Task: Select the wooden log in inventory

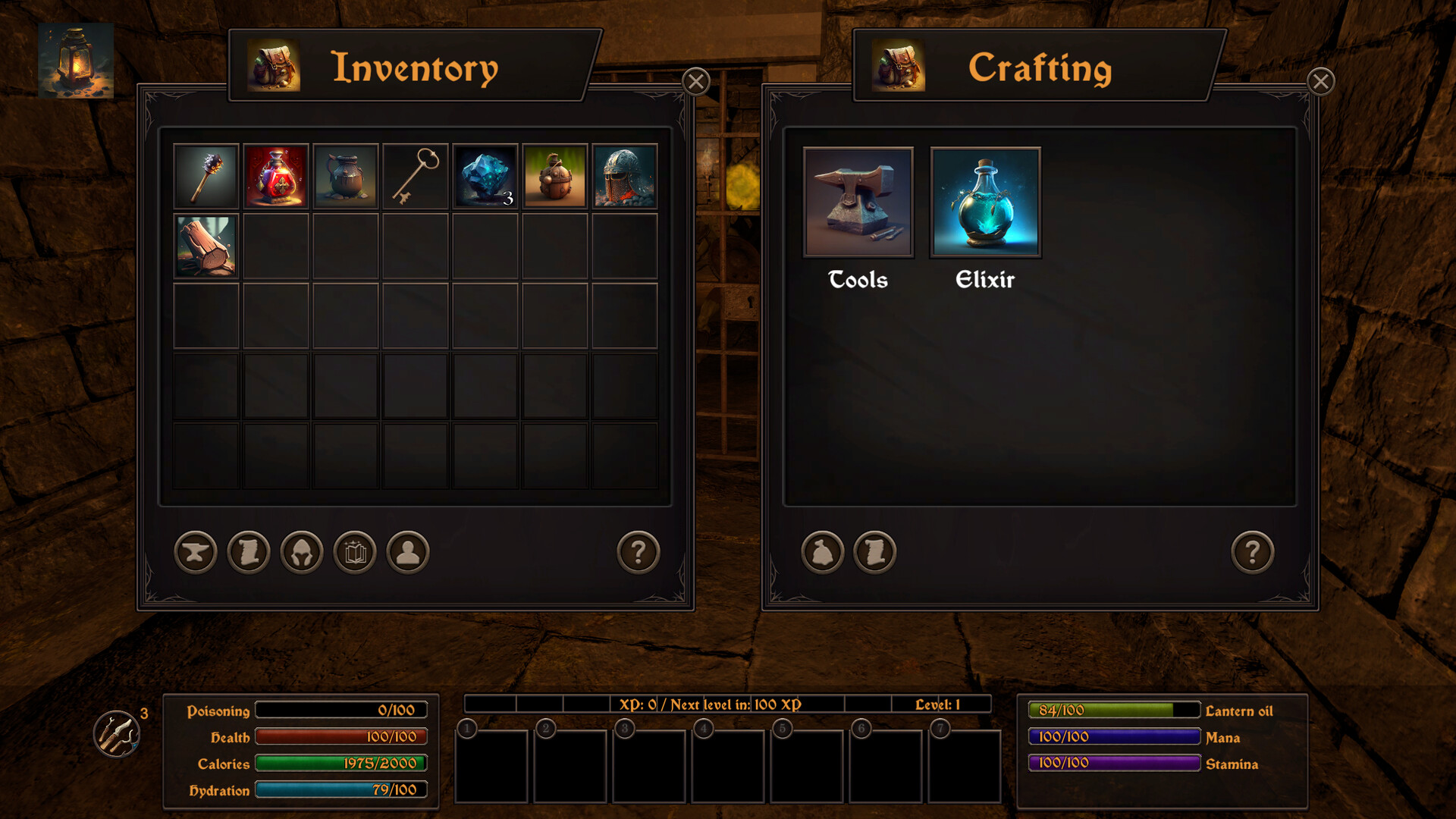Action: click(x=206, y=246)
